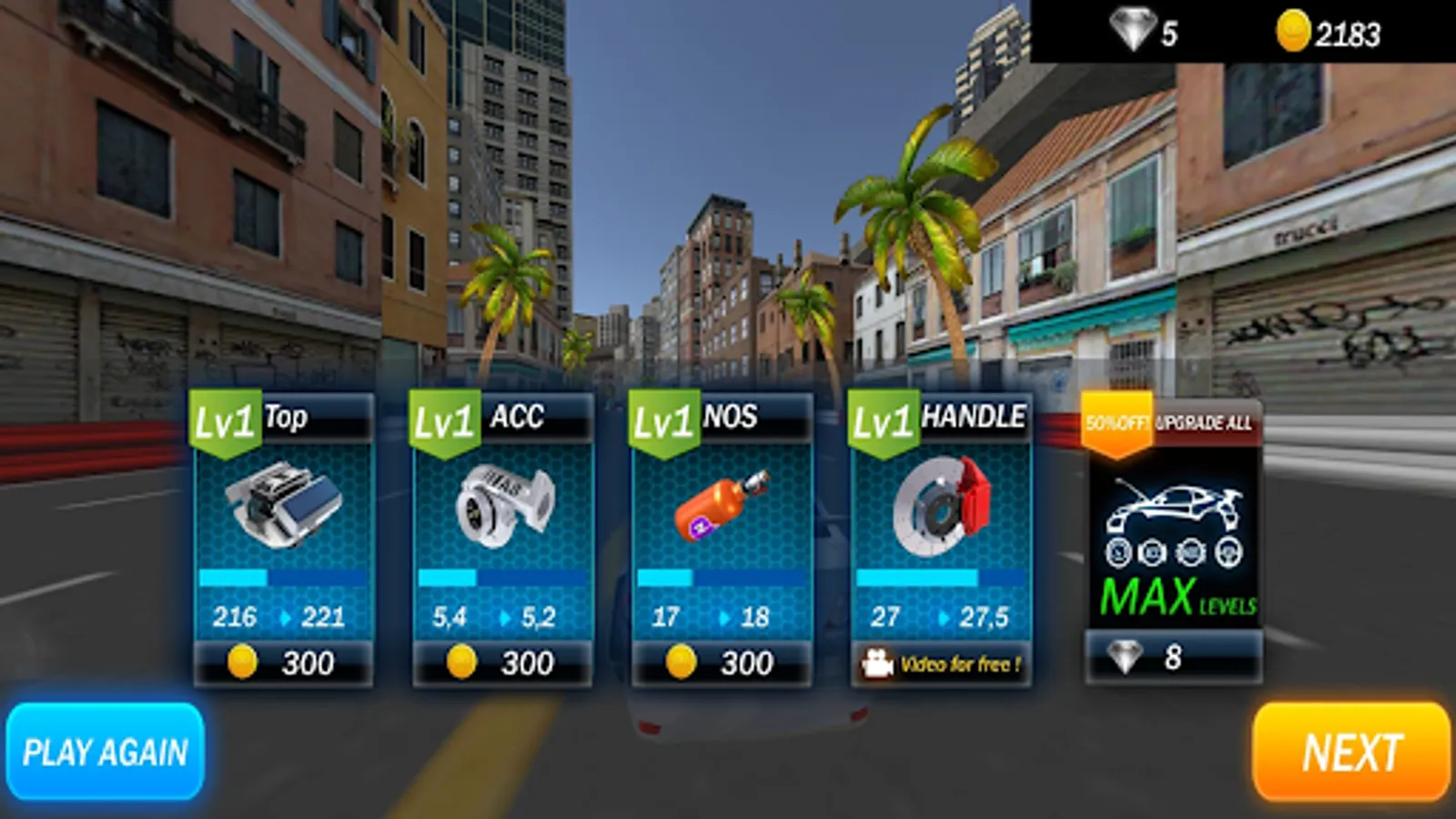Image resolution: width=1456 pixels, height=819 pixels.
Task: Click the arrow between 216 and 221
Action: [285, 616]
